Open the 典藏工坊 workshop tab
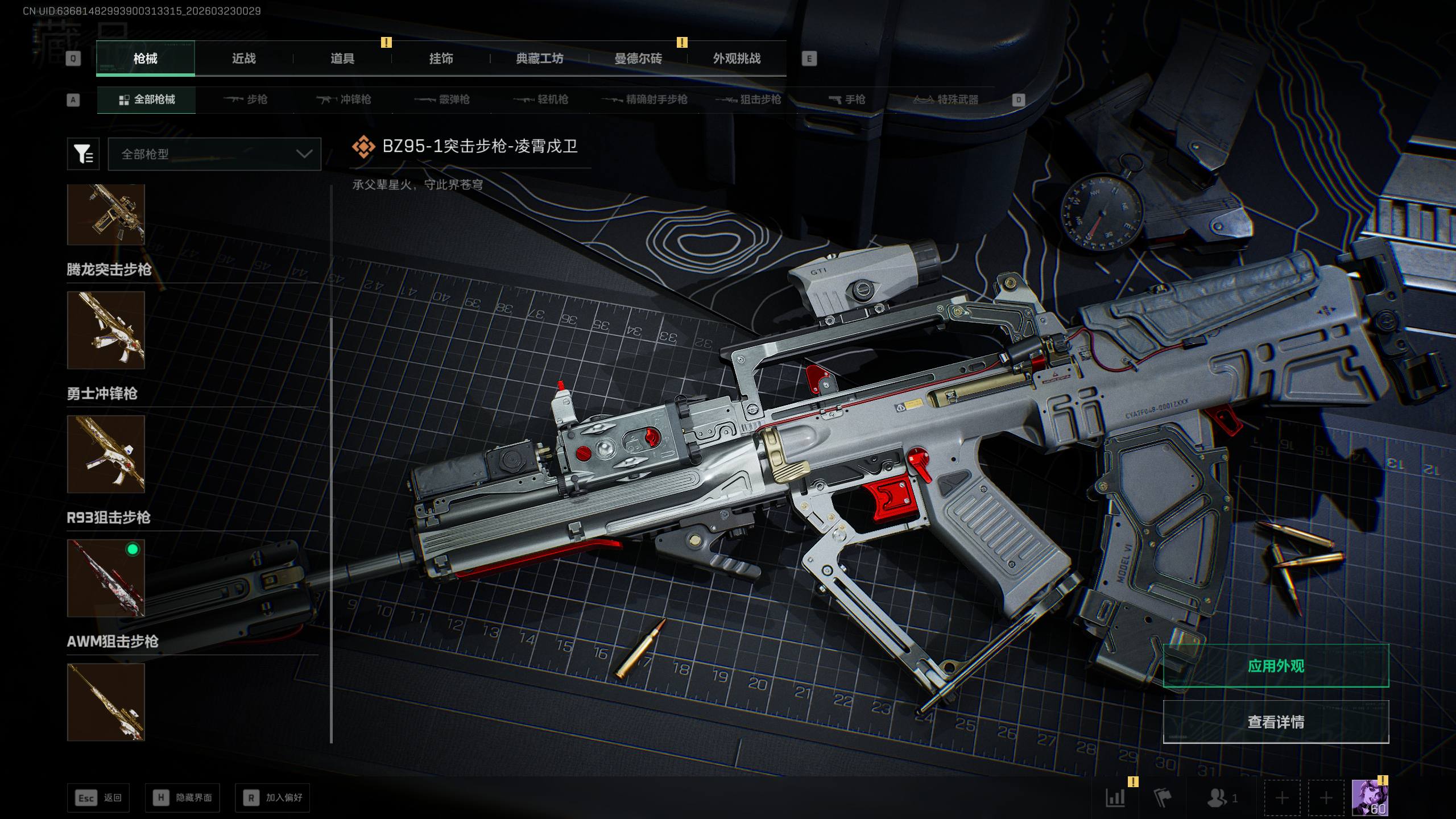The width and height of the screenshot is (1456, 819). click(539, 59)
